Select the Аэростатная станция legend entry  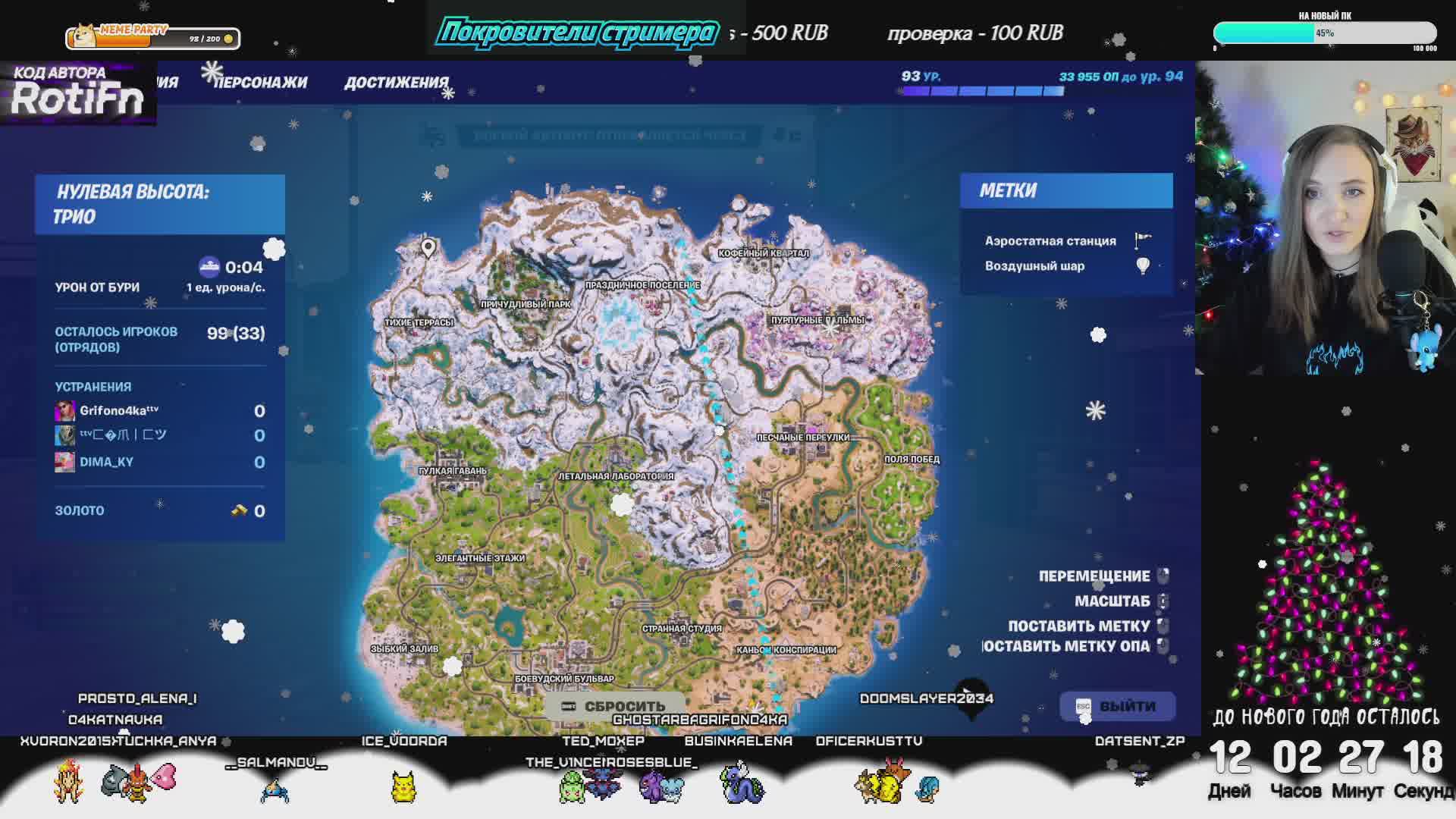point(1050,241)
